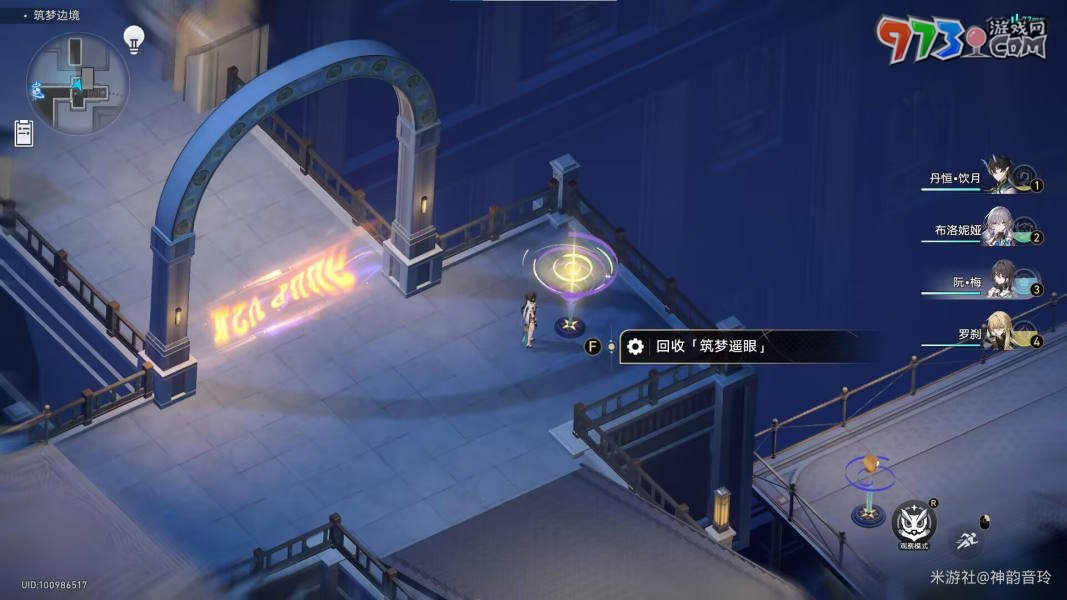
Task: Toggle the sprint running-figure icon
Action: (966, 541)
